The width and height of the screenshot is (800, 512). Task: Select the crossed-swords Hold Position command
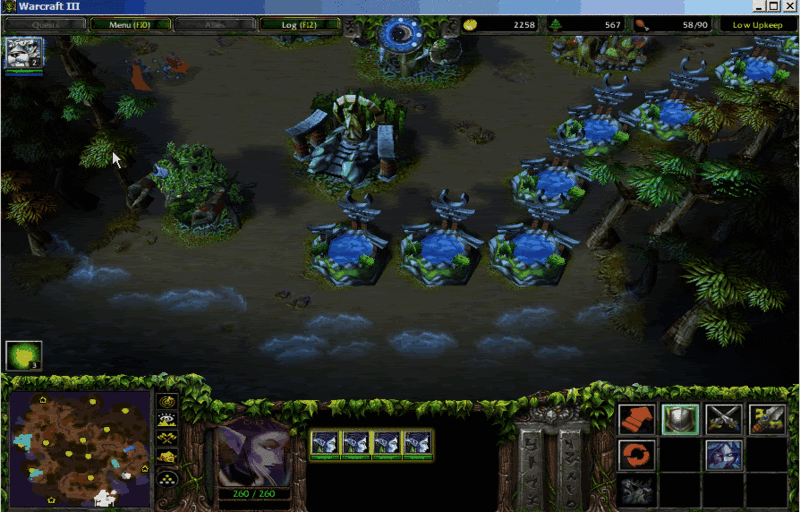723,420
